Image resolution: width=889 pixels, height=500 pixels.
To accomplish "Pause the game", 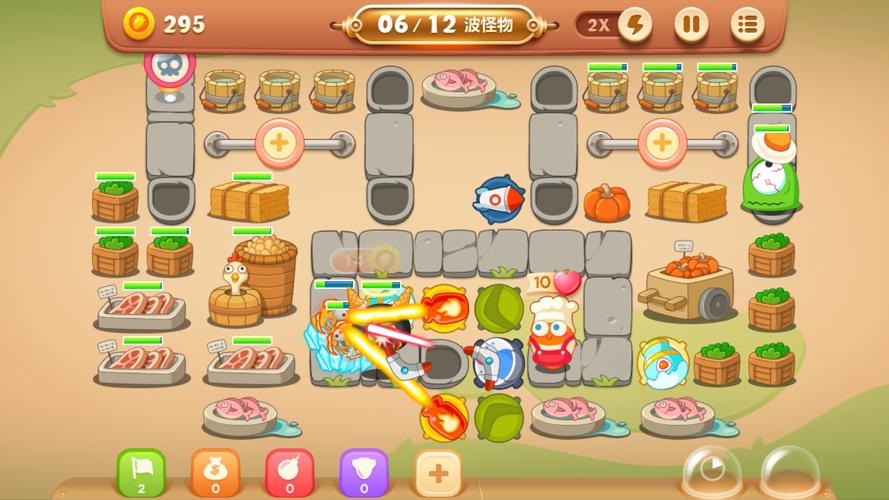I will 690,24.
